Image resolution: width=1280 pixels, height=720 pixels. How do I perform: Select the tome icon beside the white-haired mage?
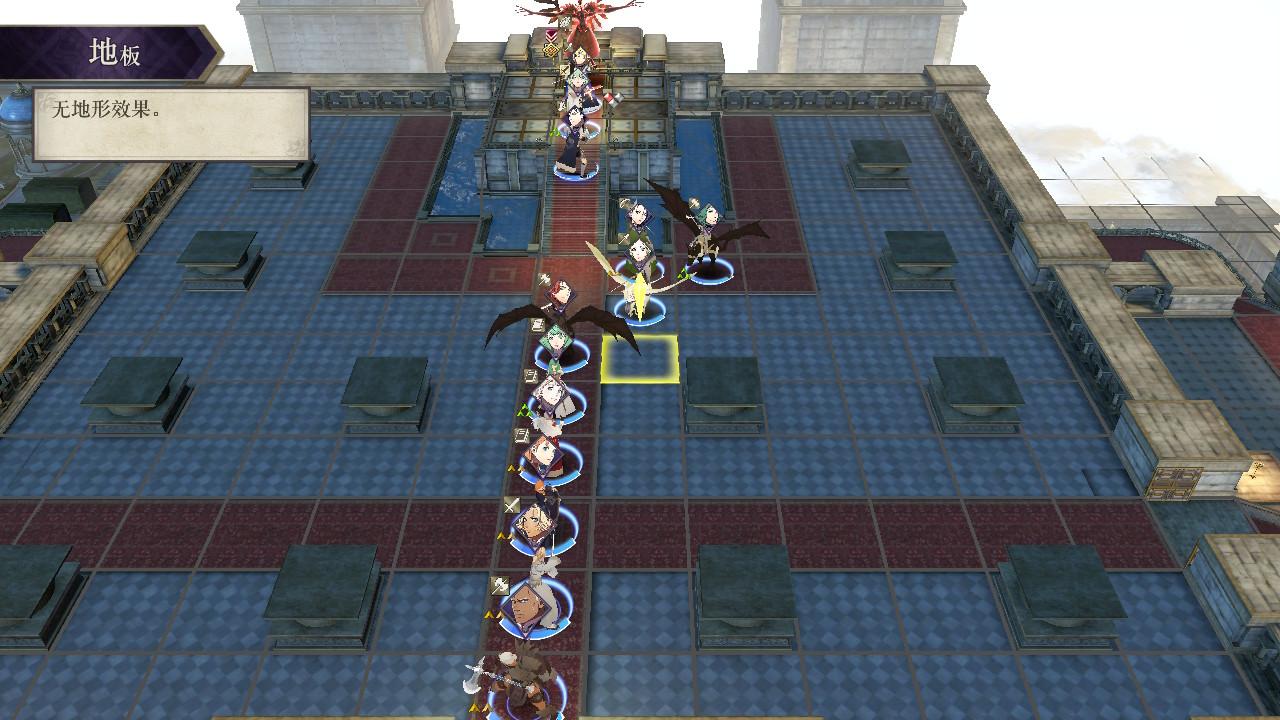pyautogui.click(x=530, y=375)
